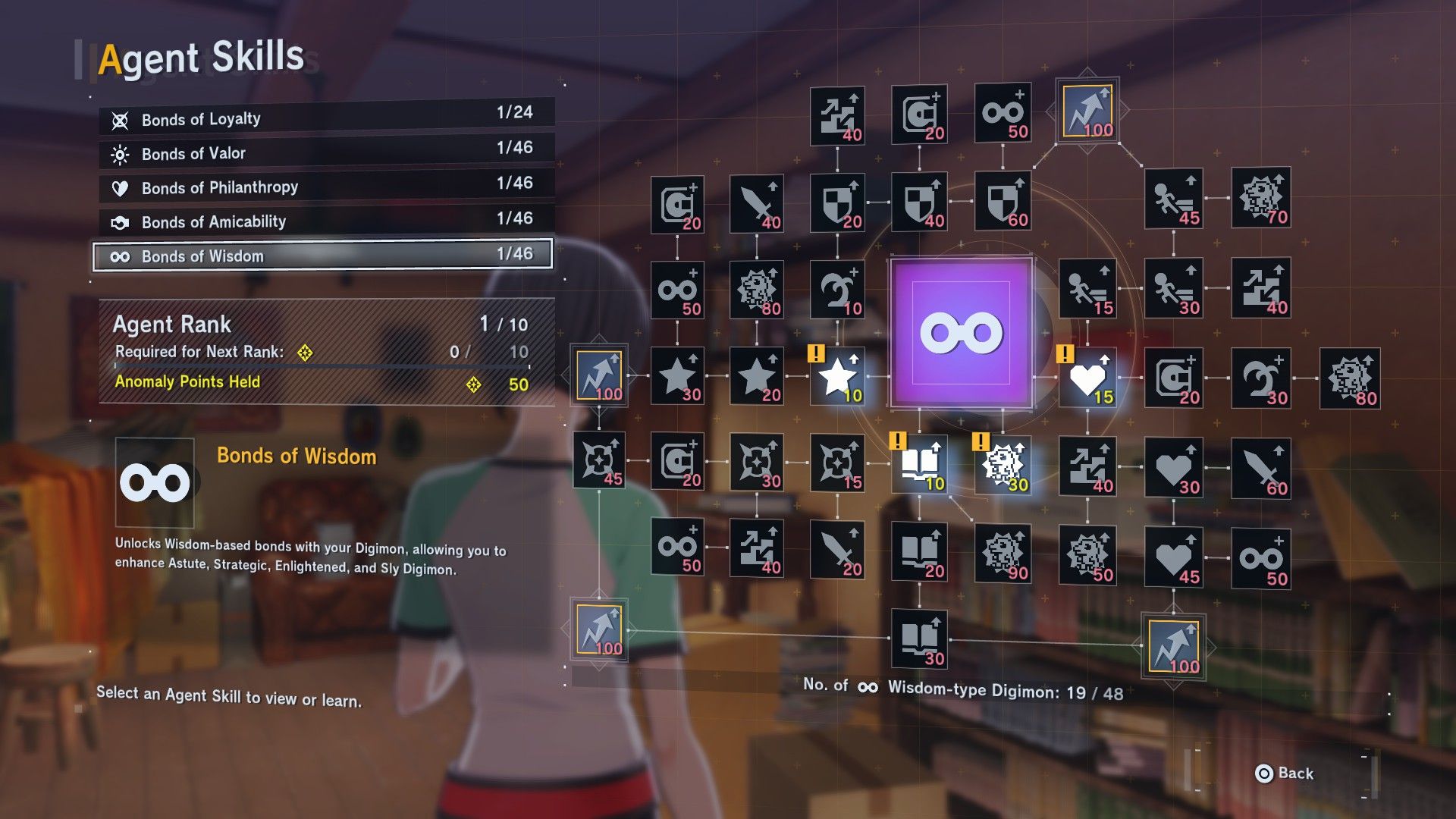This screenshot has width=1456, height=819.
Task: Pick the crosshair skill node costing 45
Action: (x=599, y=461)
